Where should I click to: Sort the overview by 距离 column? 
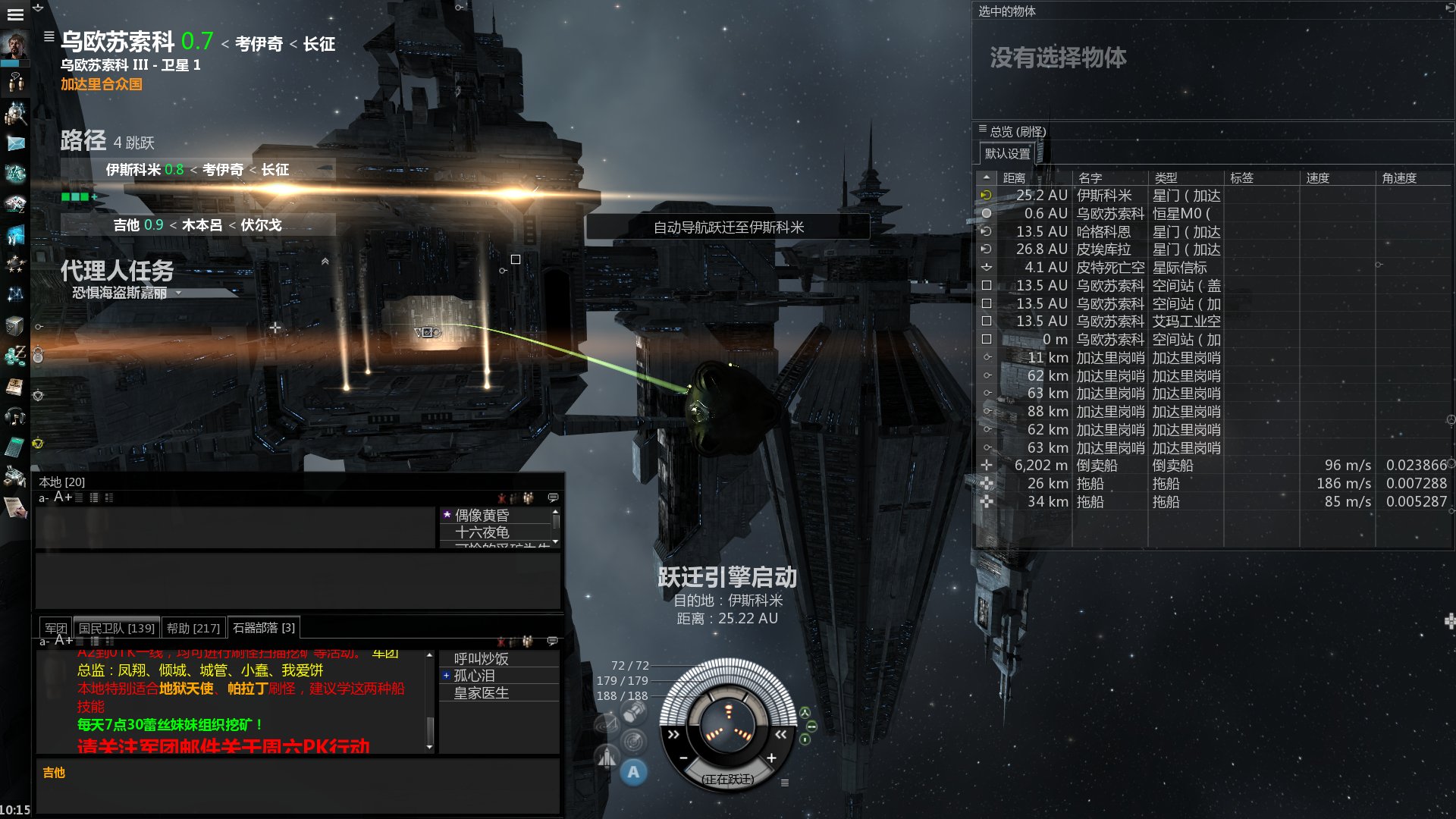point(1014,178)
